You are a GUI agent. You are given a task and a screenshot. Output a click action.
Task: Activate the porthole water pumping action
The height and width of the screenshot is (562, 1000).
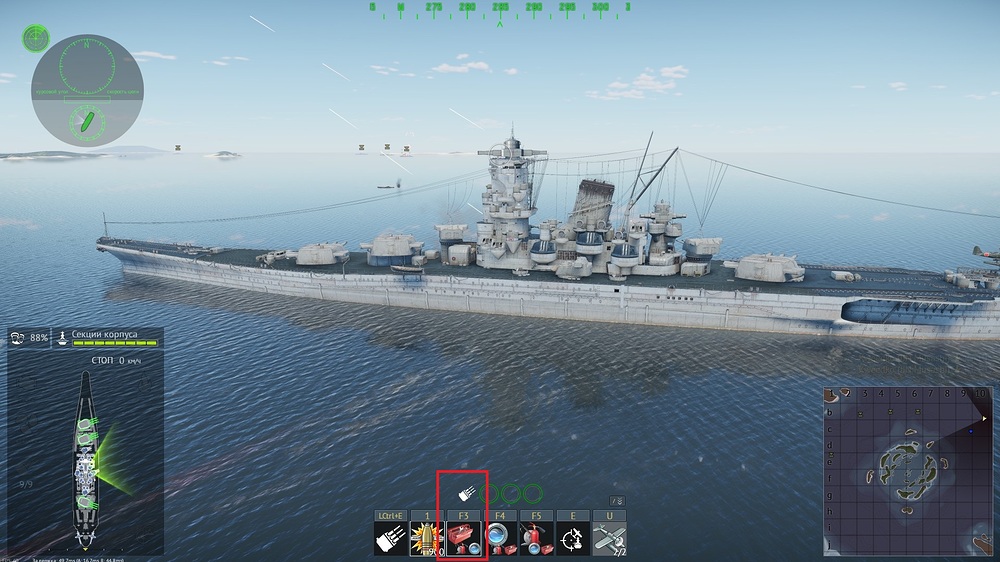[x=500, y=539]
